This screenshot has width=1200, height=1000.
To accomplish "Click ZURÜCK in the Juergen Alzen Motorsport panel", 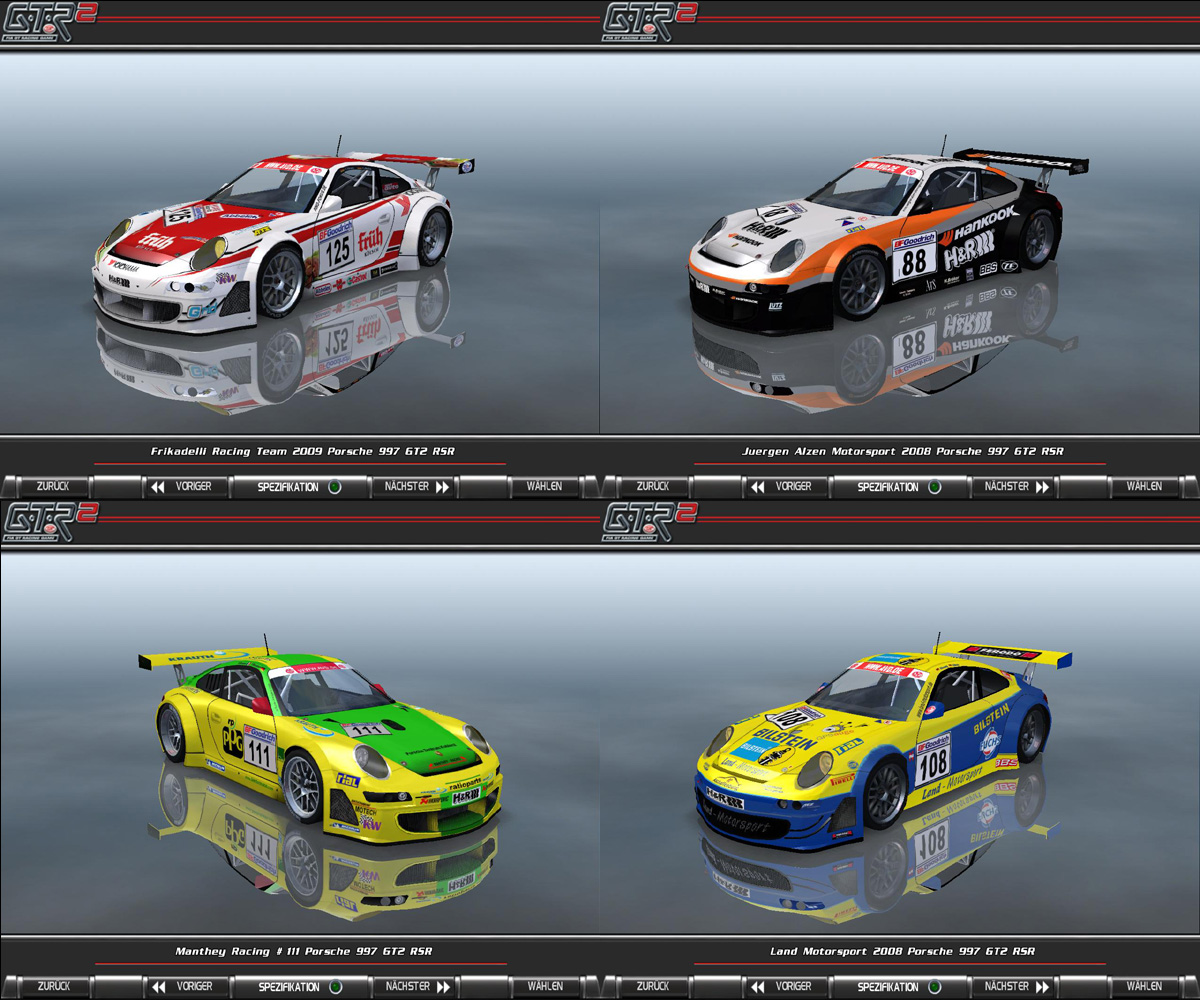I will point(653,487).
